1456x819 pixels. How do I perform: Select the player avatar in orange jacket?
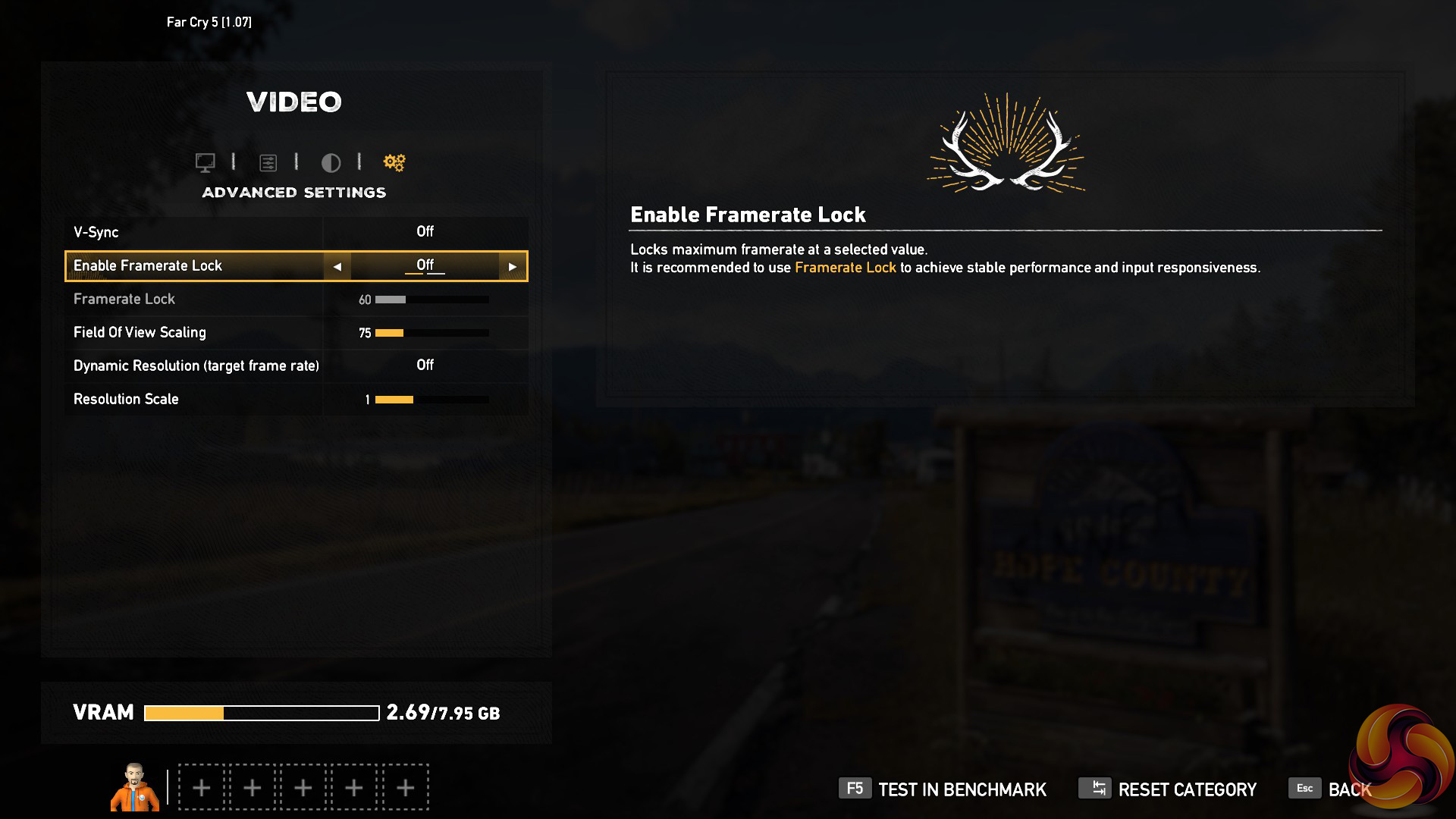click(x=135, y=787)
